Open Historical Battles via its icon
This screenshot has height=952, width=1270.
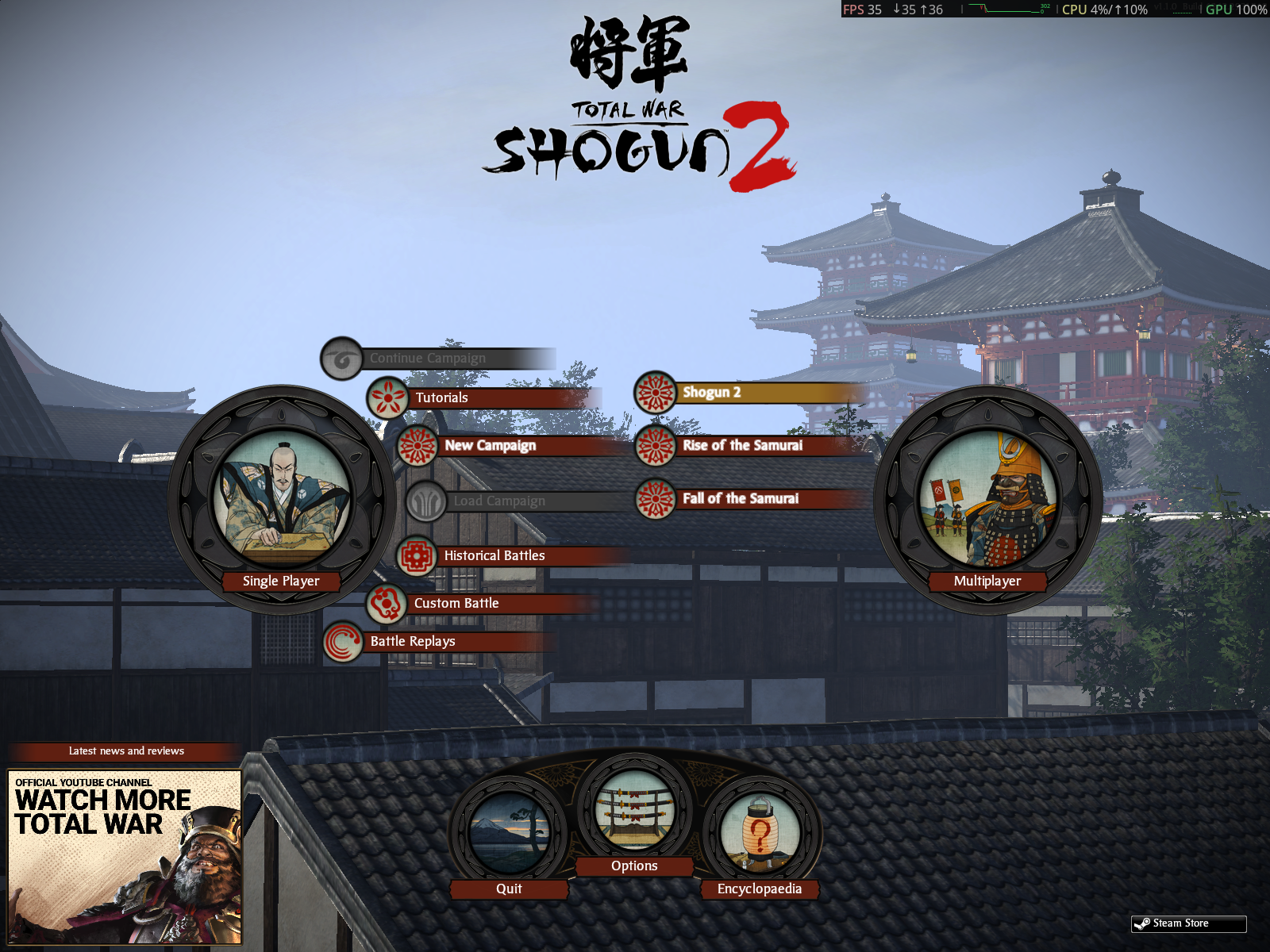coord(417,556)
